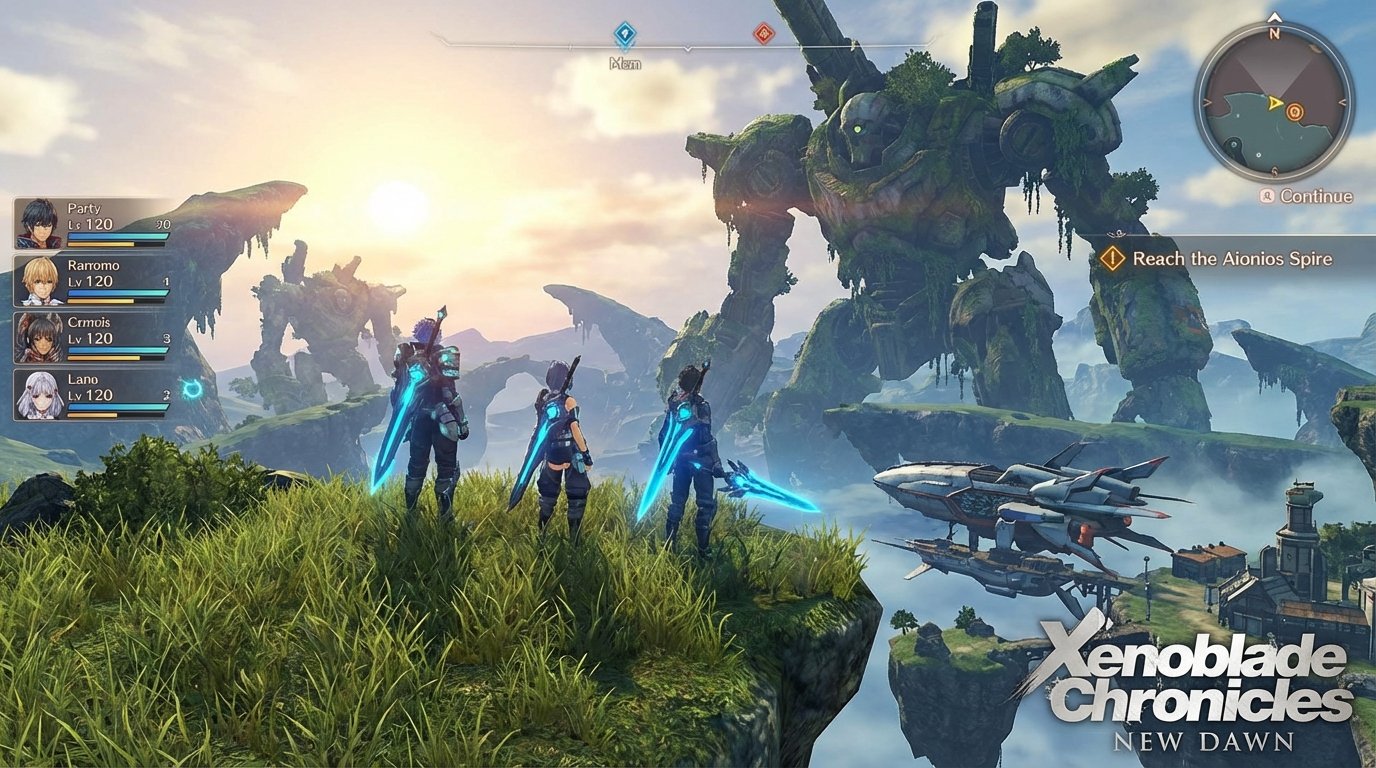Click the orange quest alert icon in the objective banner

pyautogui.click(x=1113, y=258)
